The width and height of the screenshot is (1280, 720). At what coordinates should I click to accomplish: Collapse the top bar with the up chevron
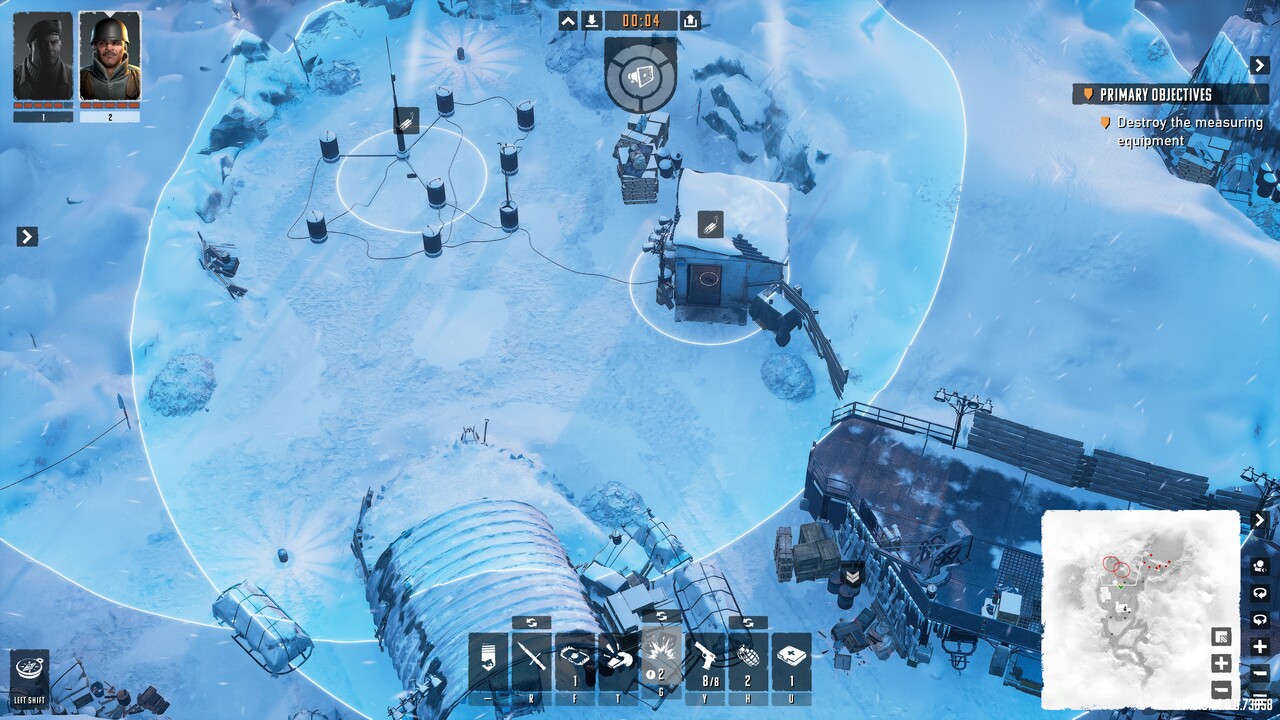[568, 21]
